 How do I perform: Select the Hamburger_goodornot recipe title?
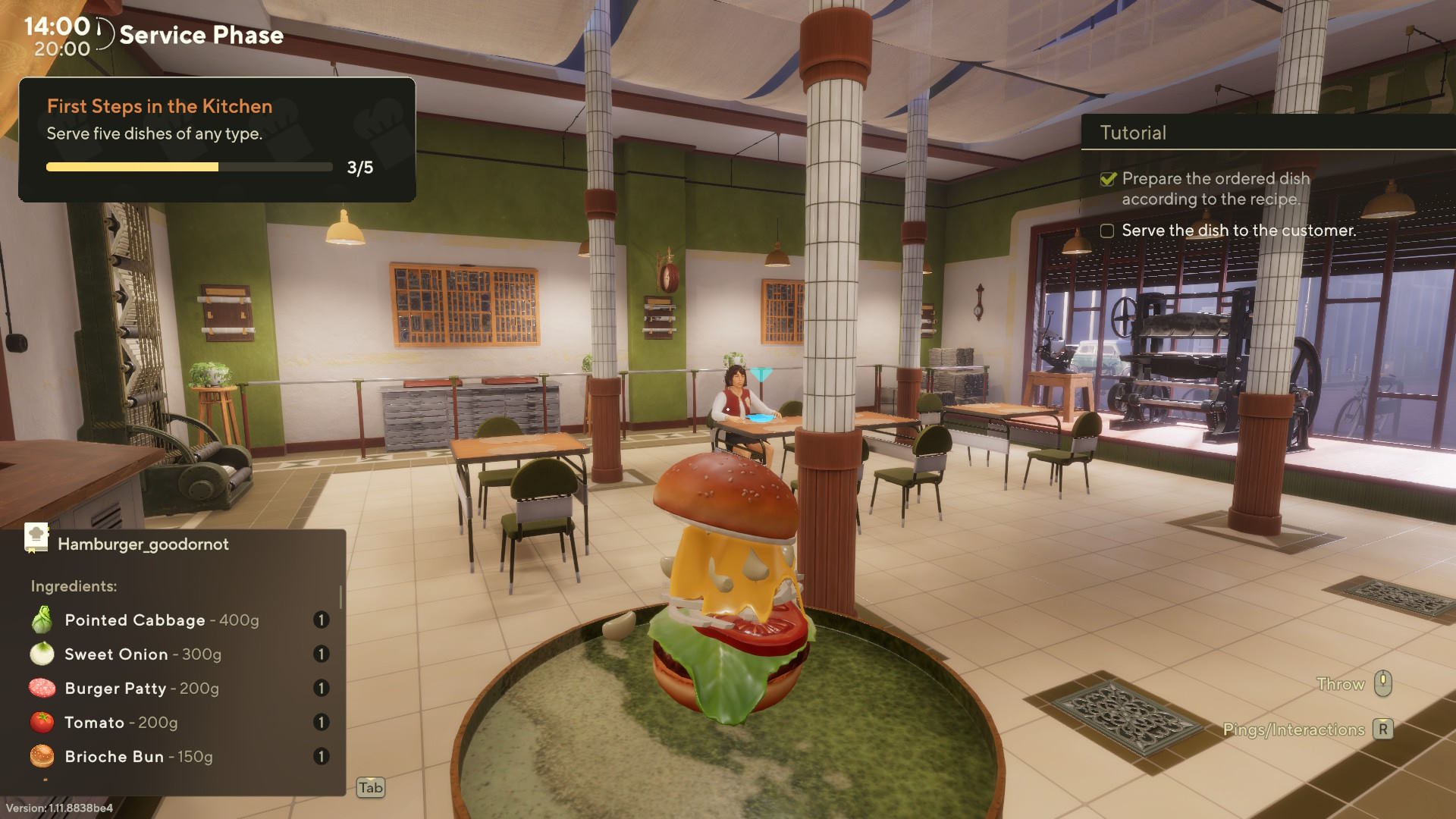143,544
